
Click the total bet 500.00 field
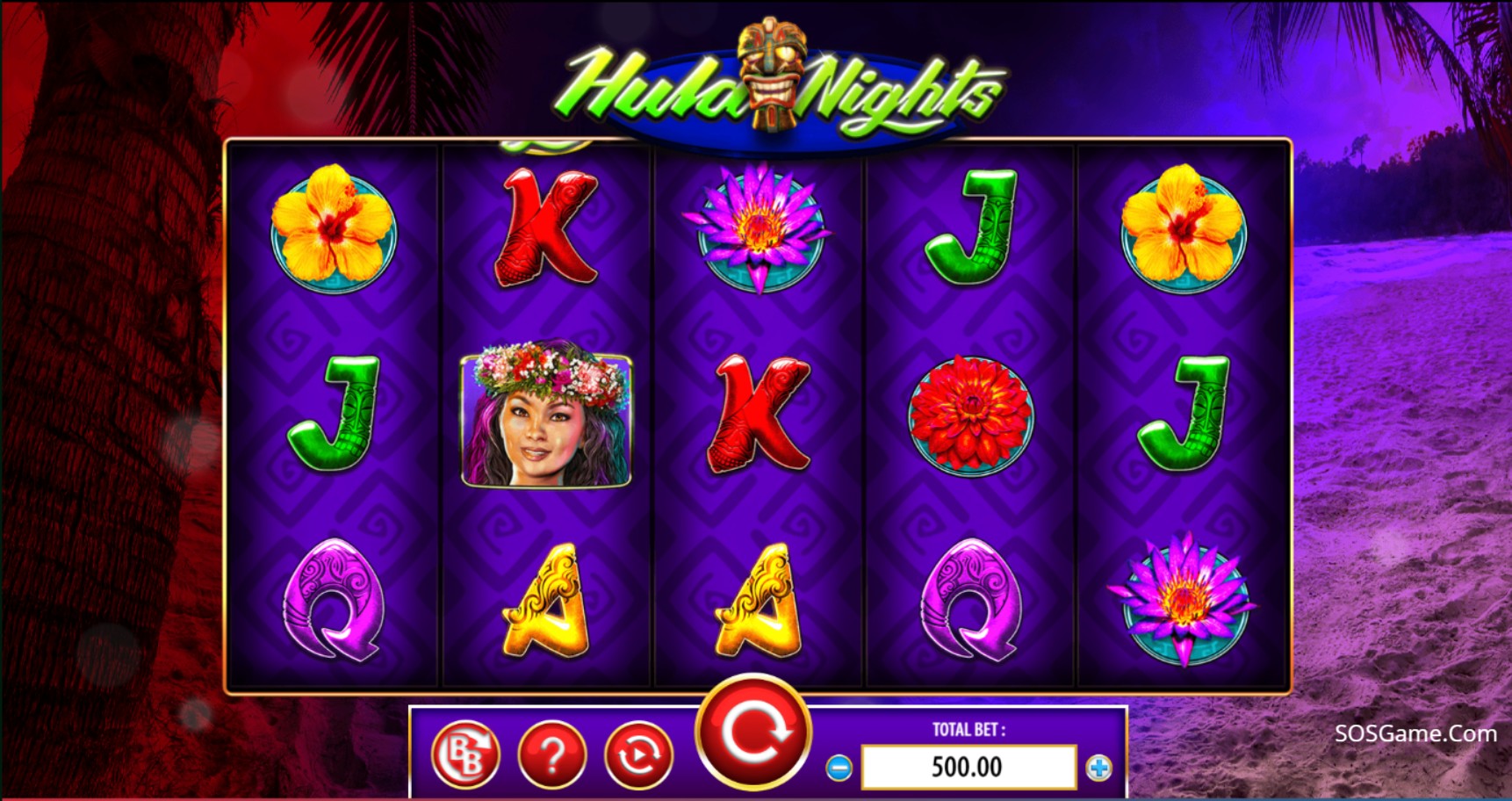[x=968, y=767]
